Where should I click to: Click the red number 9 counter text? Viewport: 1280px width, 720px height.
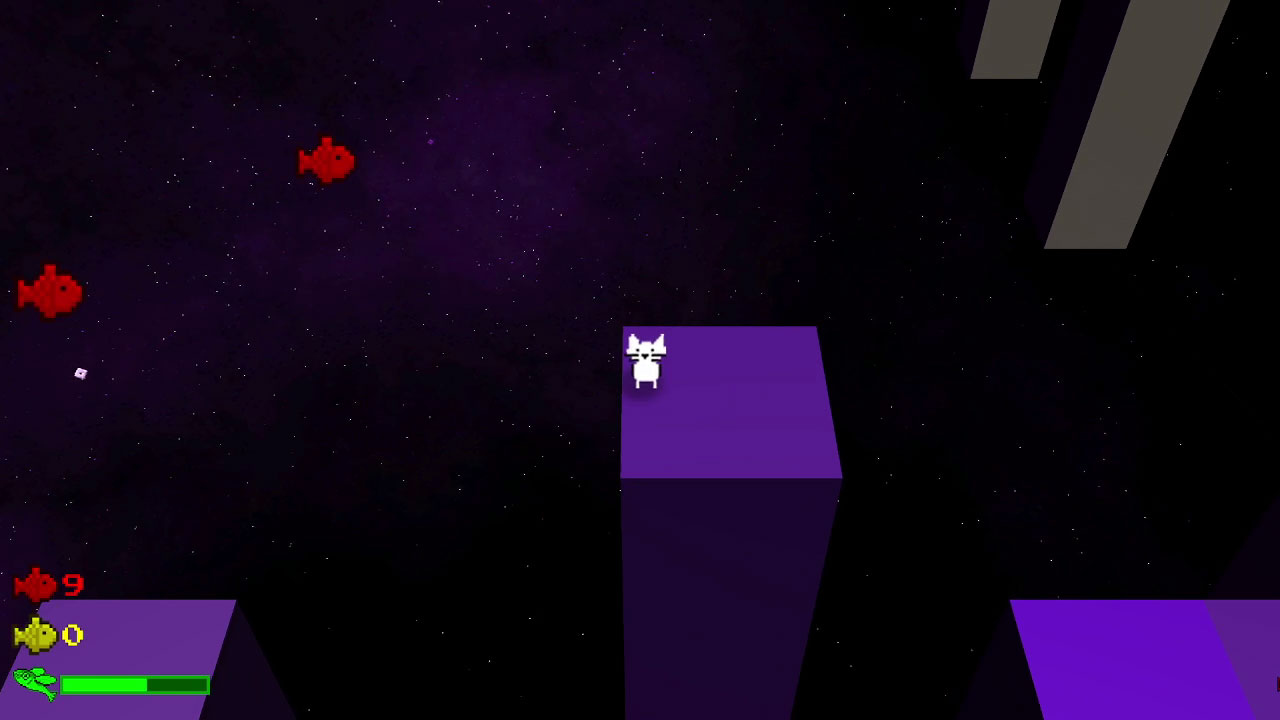[73, 586]
